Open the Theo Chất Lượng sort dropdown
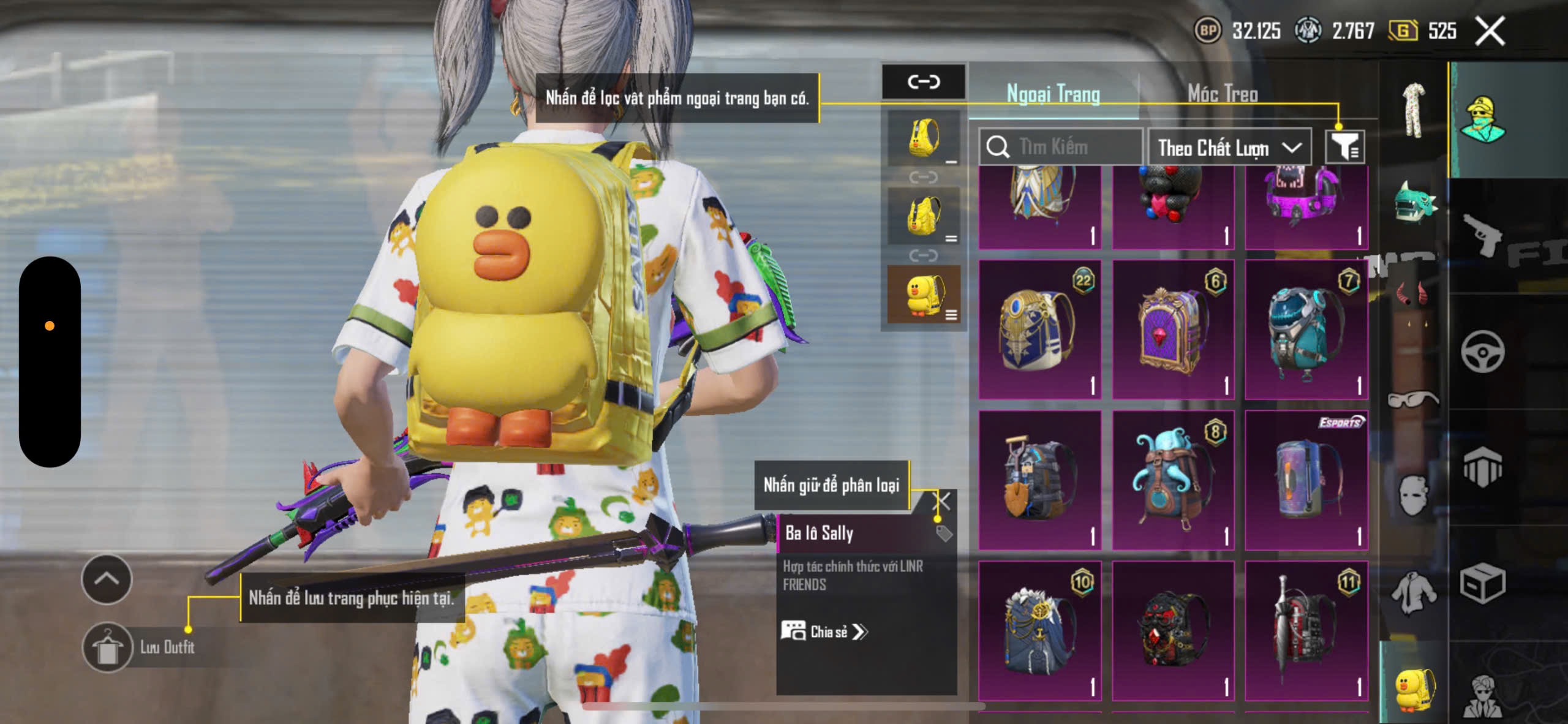The image size is (1568, 724). click(x=1229, y=148)
